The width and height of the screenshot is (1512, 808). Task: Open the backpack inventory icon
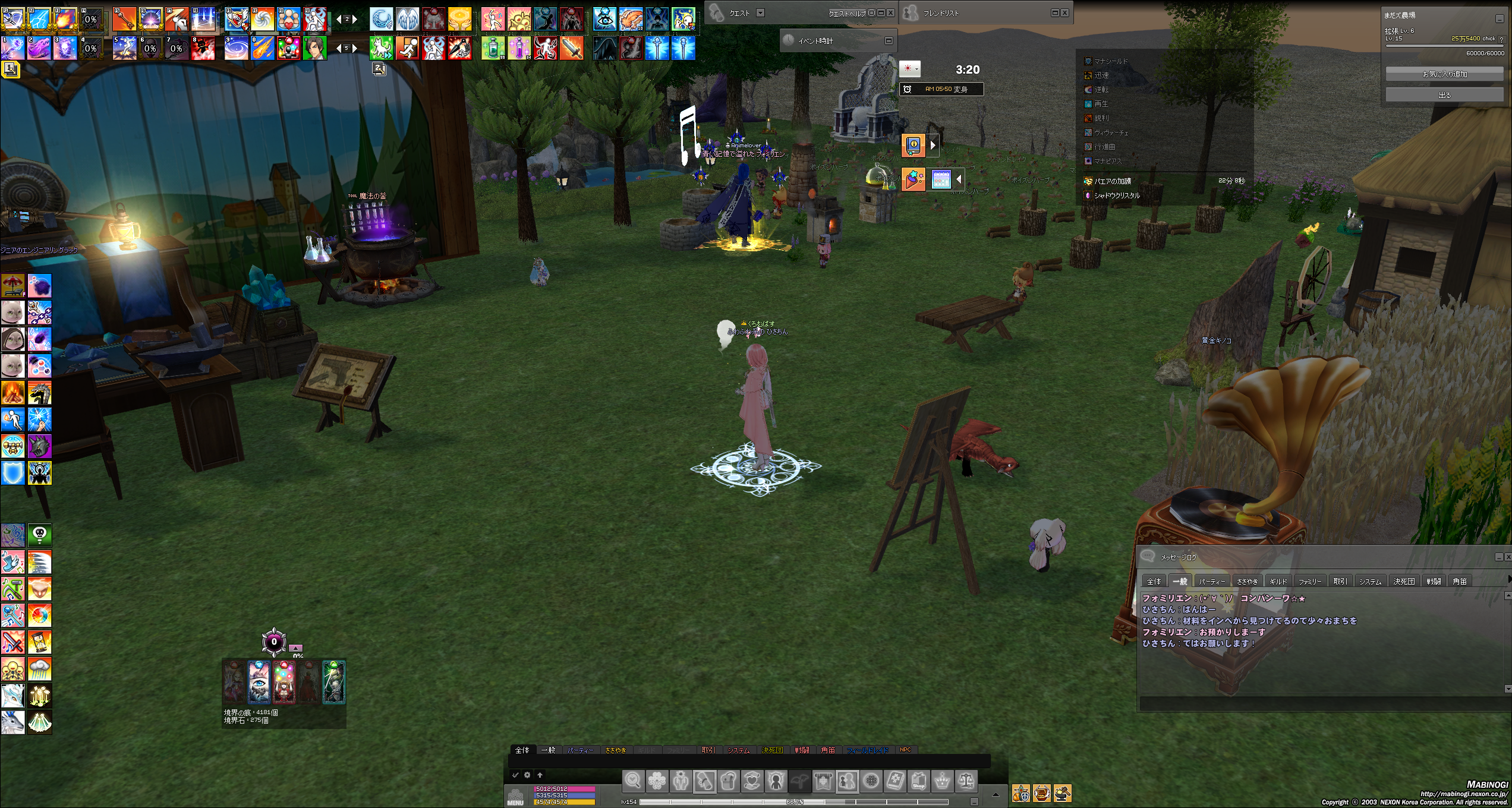[729, 781]
